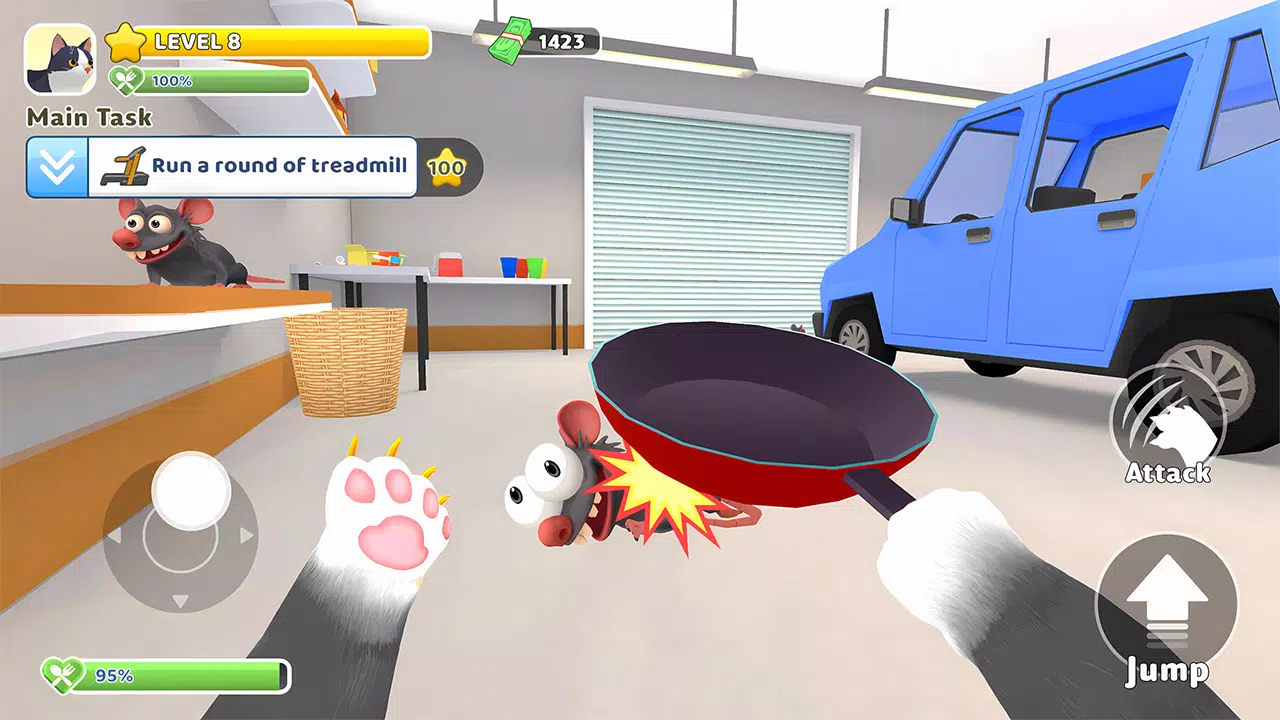Screen dimensions: 1280x720
Task: Open the treadmill task entry
Action: pos(253,167)
